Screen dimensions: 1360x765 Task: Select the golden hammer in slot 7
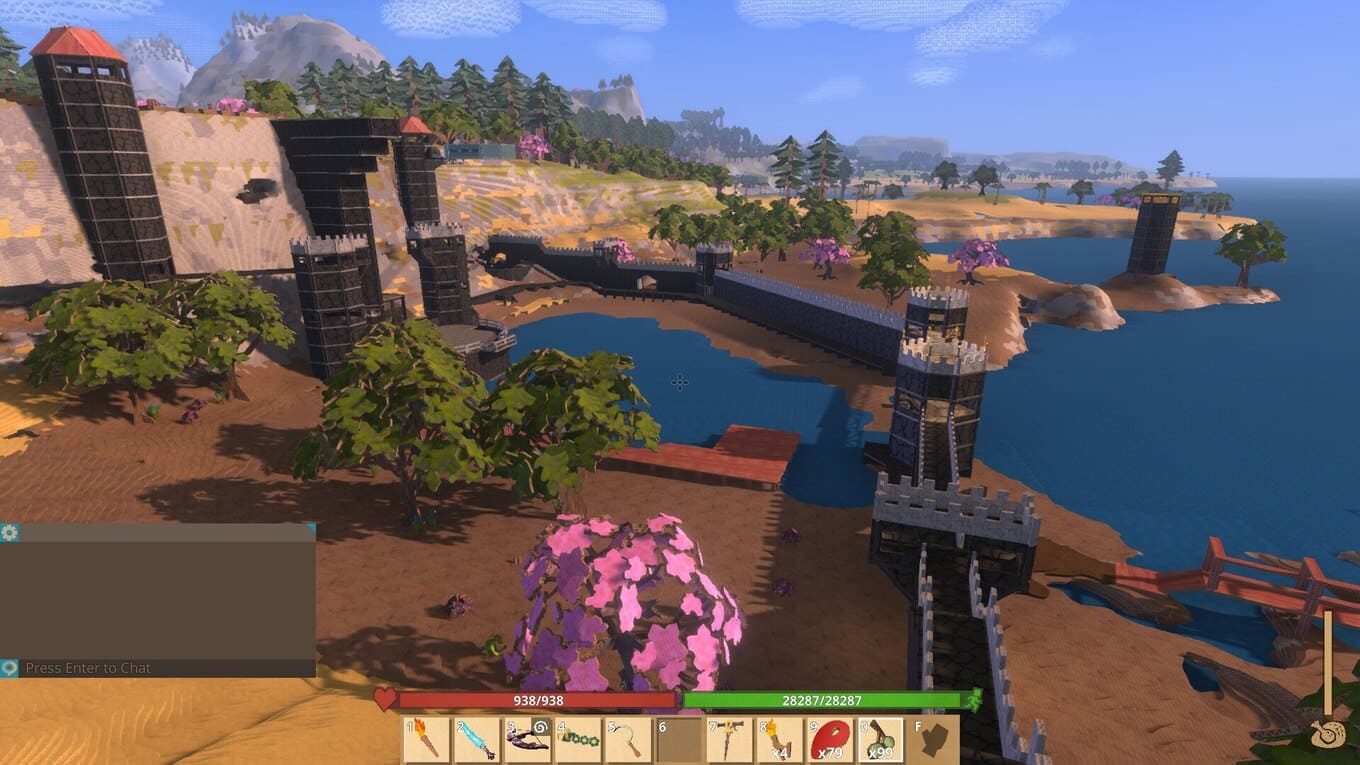pyautogui.click(x=731, y=740)
